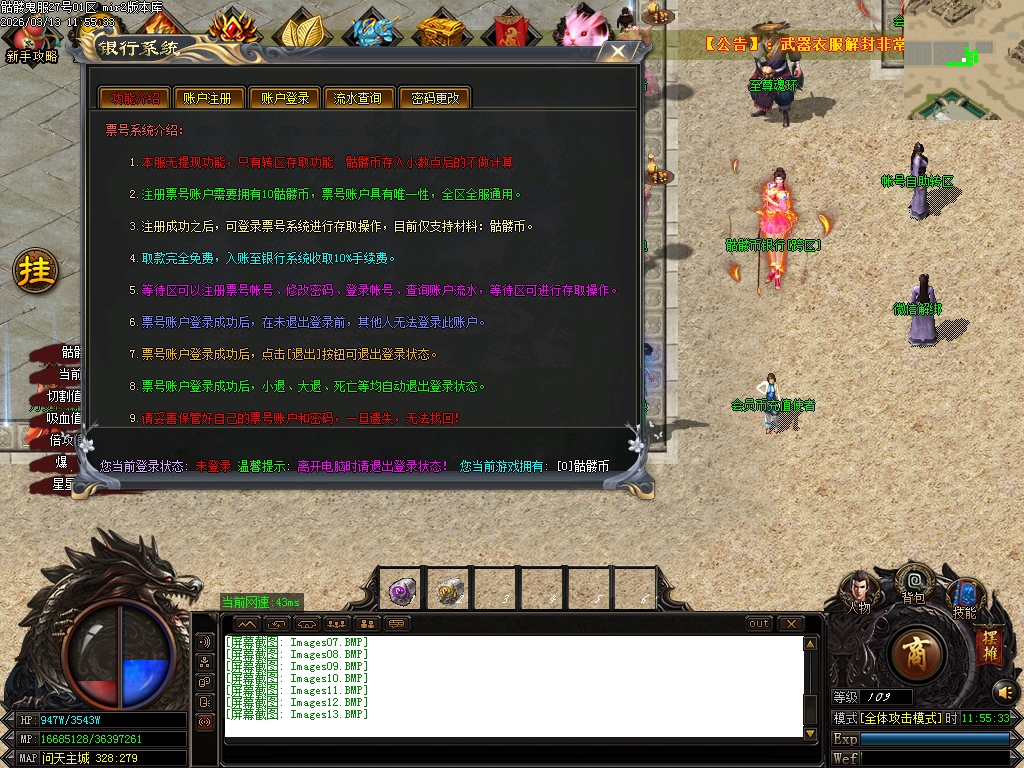Open the 摆摊 stall banner
The width and height of the screenshot is (1024, 768).
(x=990, y=647)
